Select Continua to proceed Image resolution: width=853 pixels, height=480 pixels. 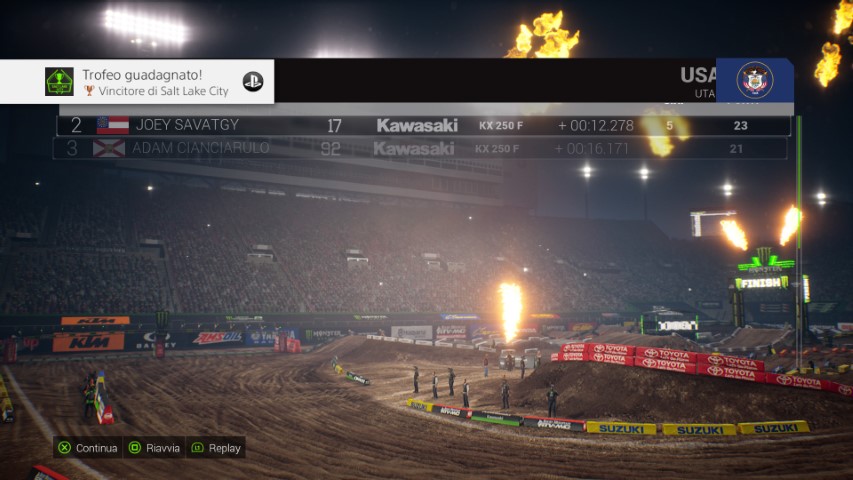(88, 448)
